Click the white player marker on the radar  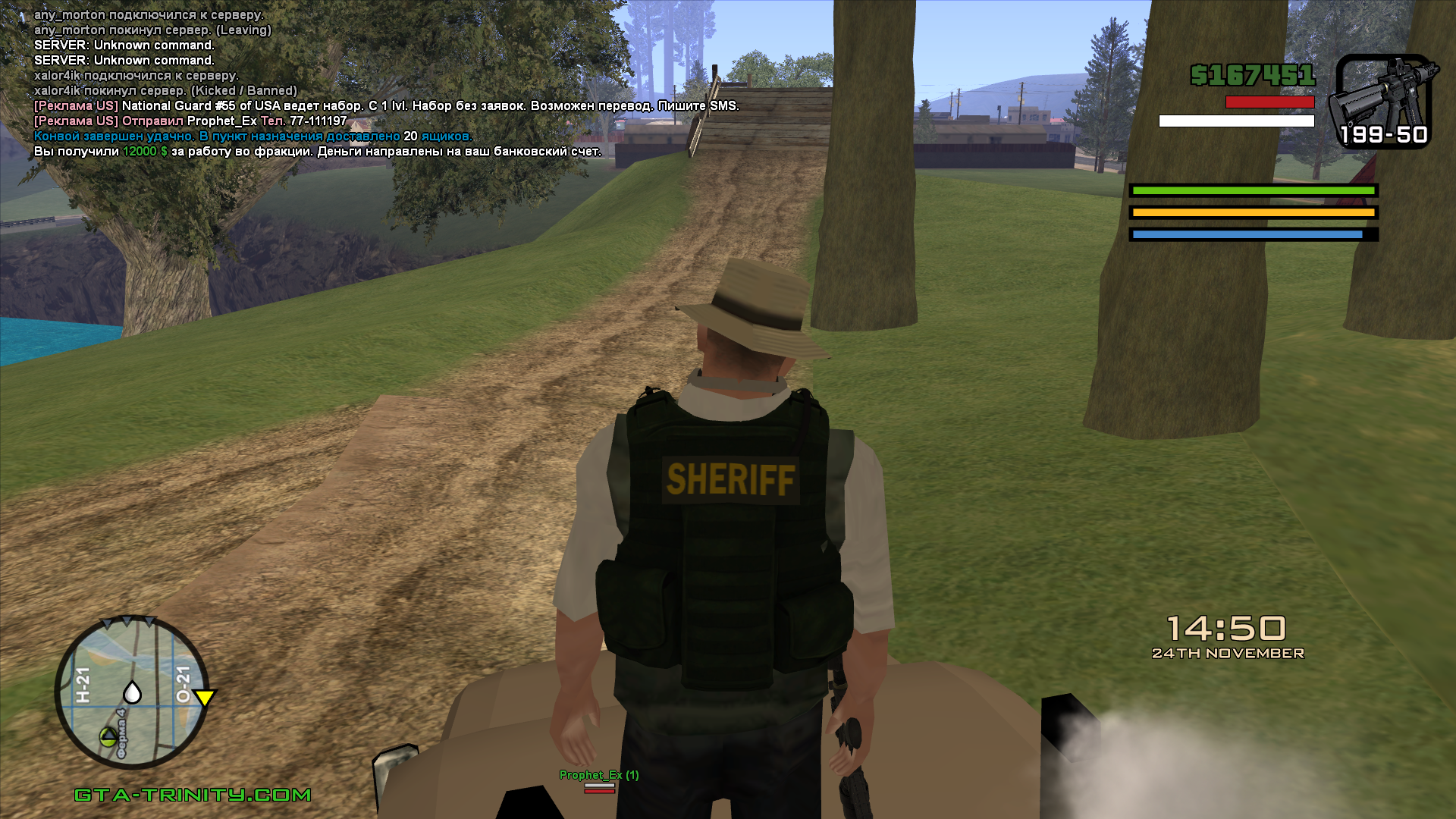(x=132, y=692)
